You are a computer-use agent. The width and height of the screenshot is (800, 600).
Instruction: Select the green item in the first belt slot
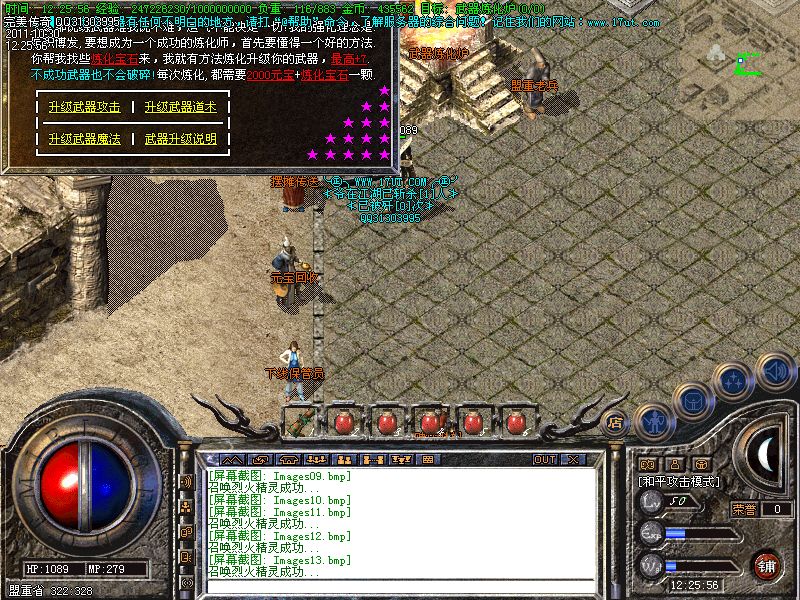coord(298,422)
